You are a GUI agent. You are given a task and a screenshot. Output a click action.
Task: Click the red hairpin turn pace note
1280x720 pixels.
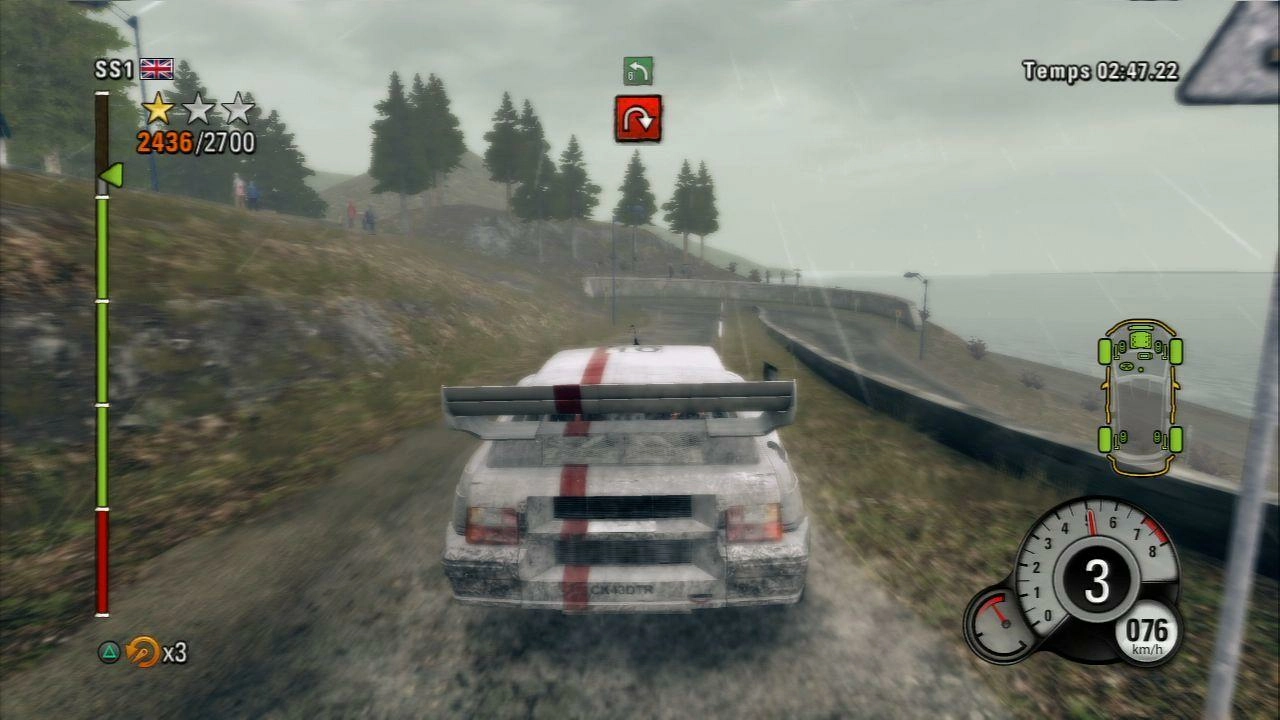(638, 119)
